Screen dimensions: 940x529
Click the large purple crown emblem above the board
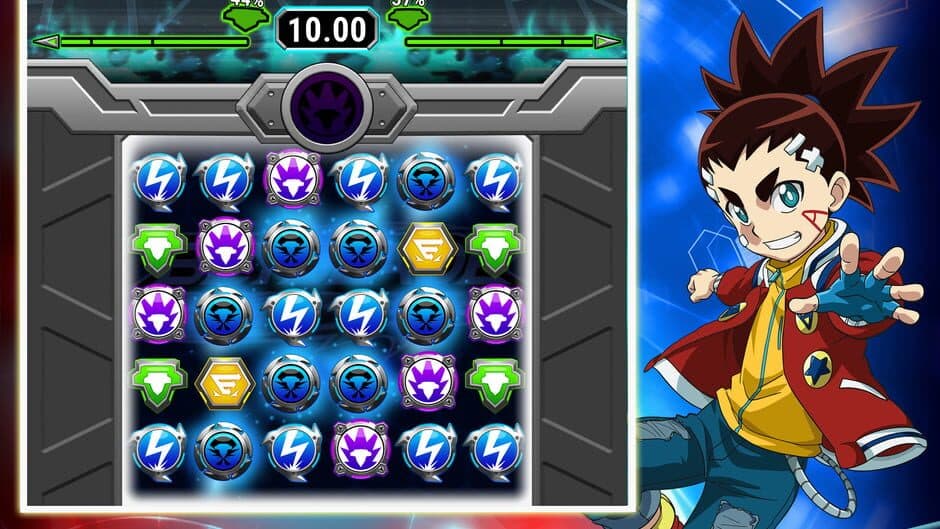[x=326, y=106]
